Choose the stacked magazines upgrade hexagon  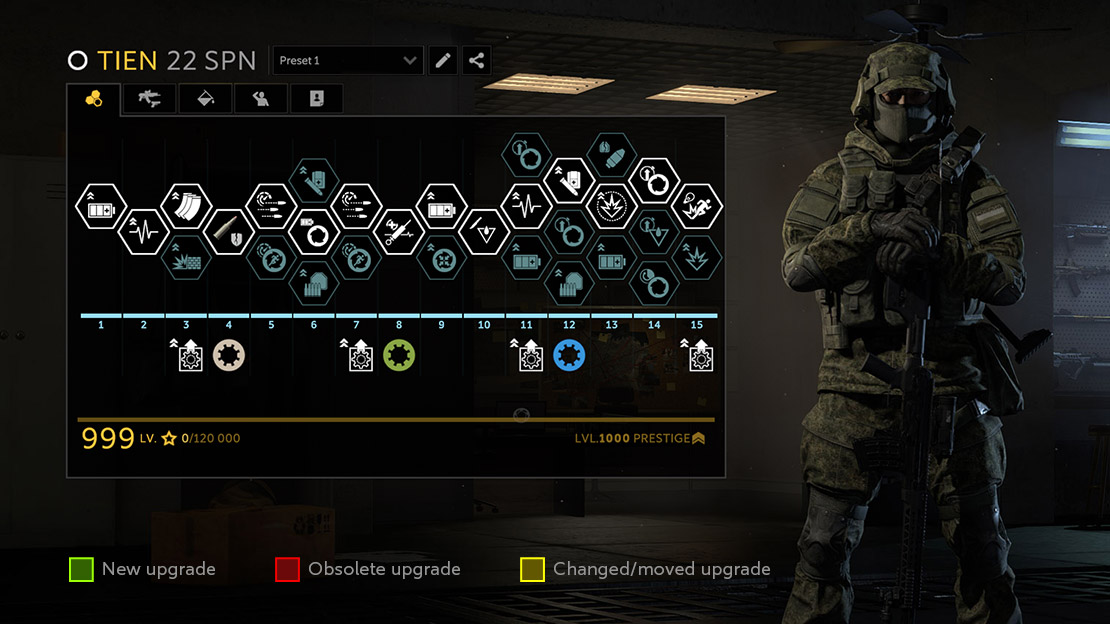point(186,207)
